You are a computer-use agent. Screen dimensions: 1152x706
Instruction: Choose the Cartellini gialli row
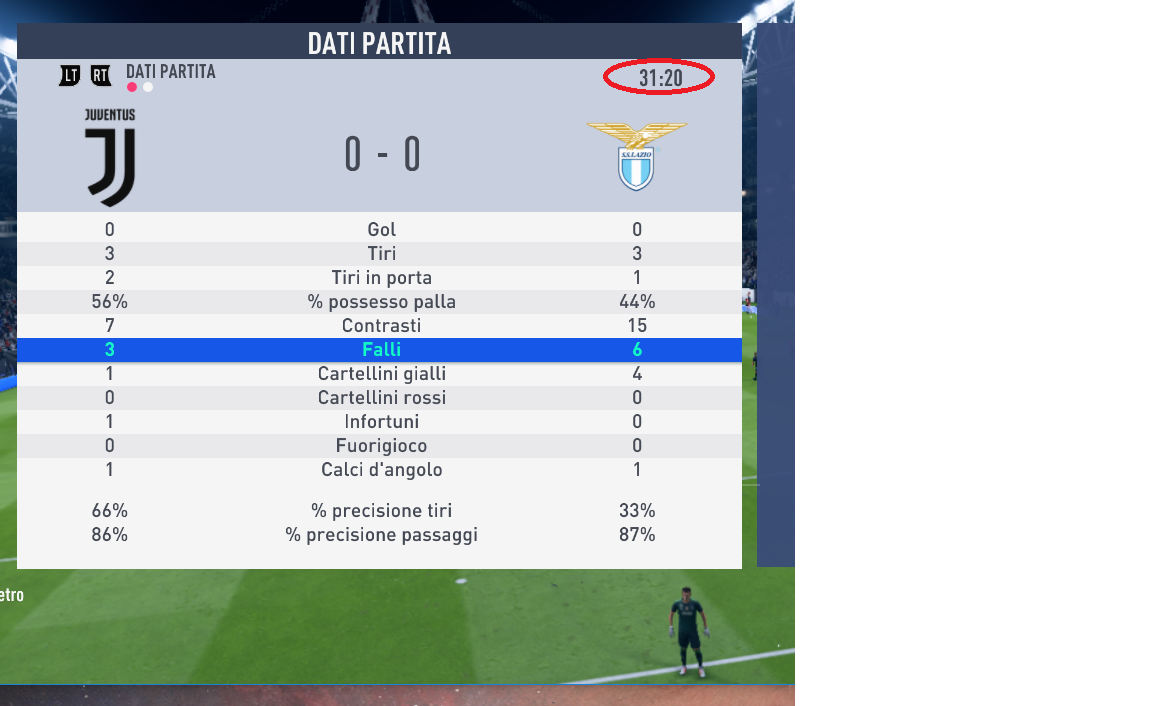[x=381, y=374]
